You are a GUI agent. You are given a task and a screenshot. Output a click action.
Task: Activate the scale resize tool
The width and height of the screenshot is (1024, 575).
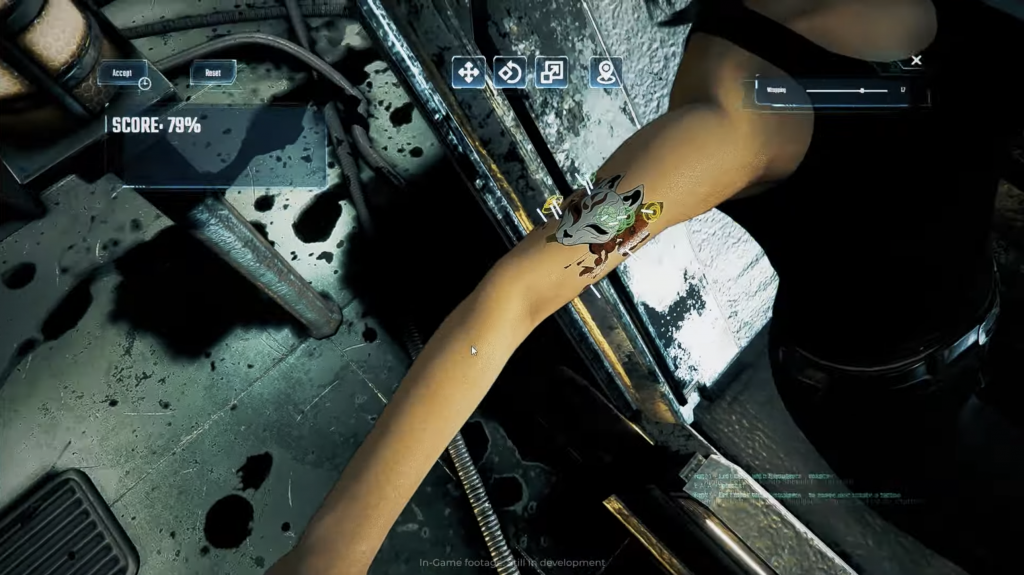551,71
